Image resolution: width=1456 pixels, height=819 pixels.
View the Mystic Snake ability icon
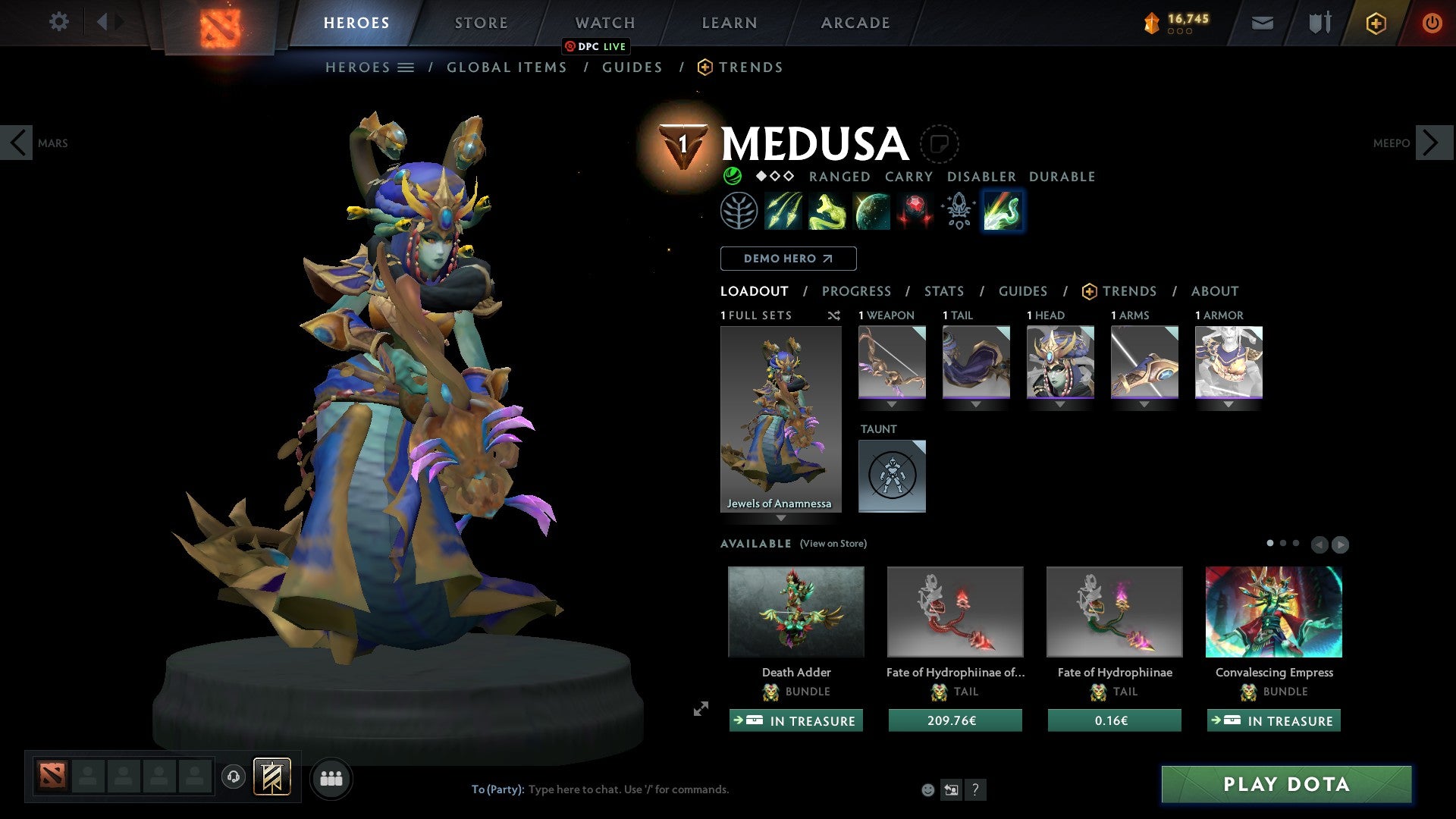tap(827, 211)
